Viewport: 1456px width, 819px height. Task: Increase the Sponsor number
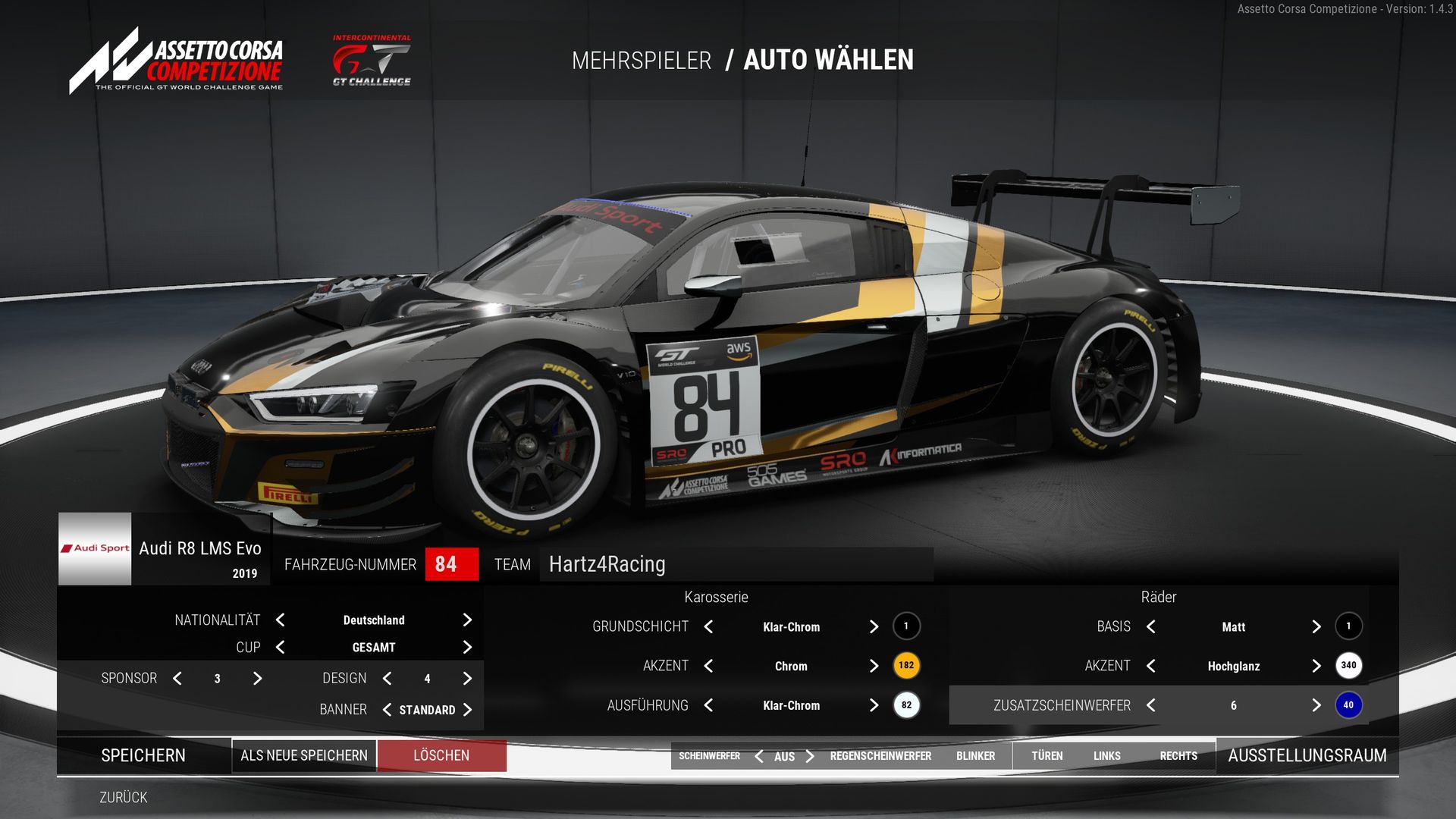(x=257, y=679)
